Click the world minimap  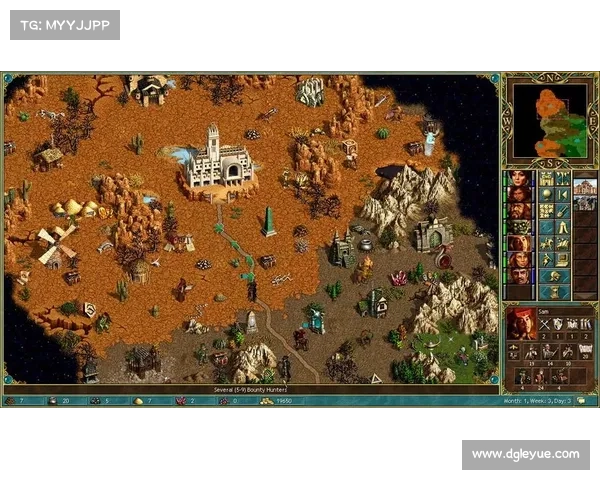pos(549,119)
